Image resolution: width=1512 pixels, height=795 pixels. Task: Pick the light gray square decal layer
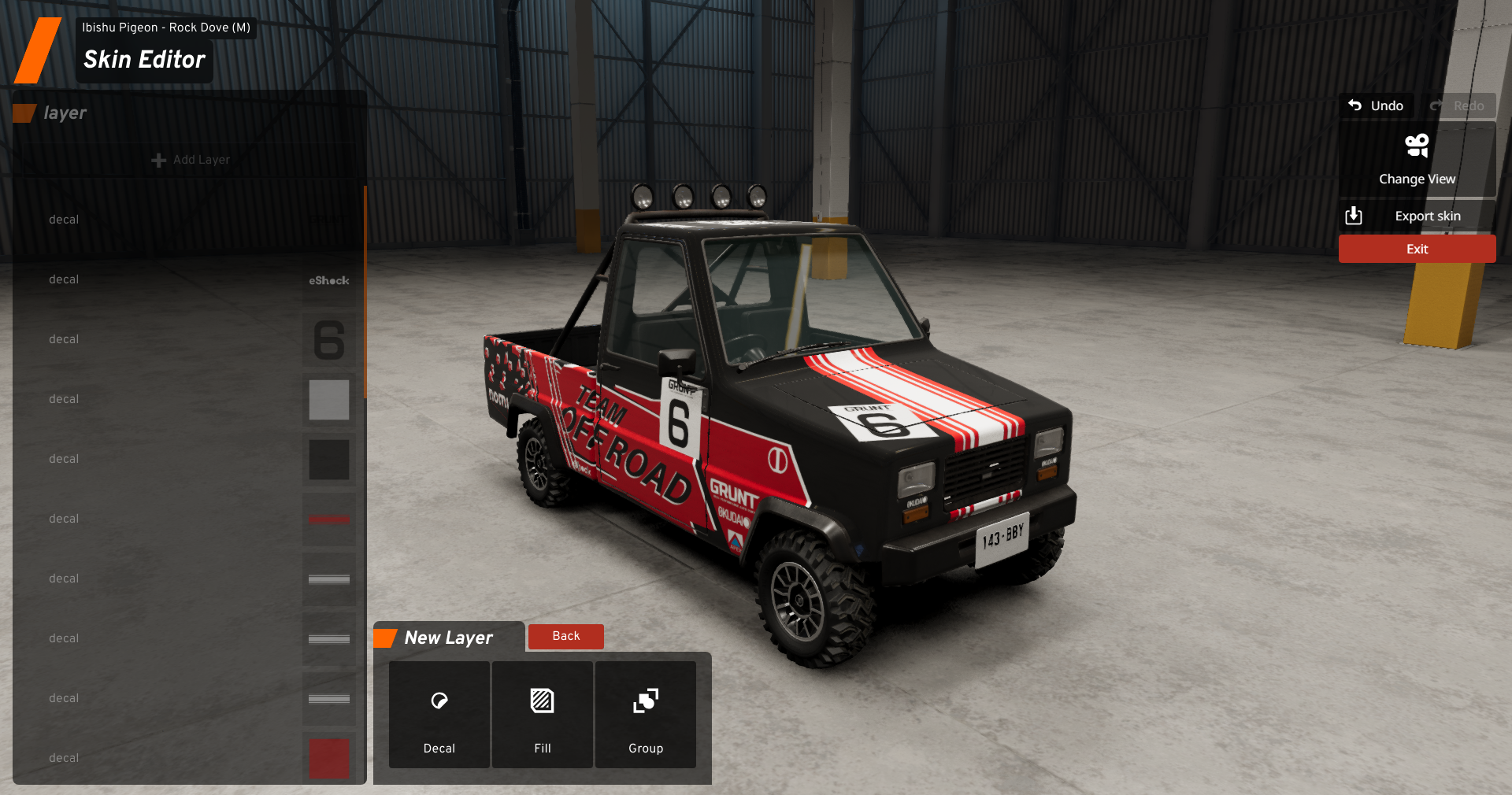click(189, 399)
